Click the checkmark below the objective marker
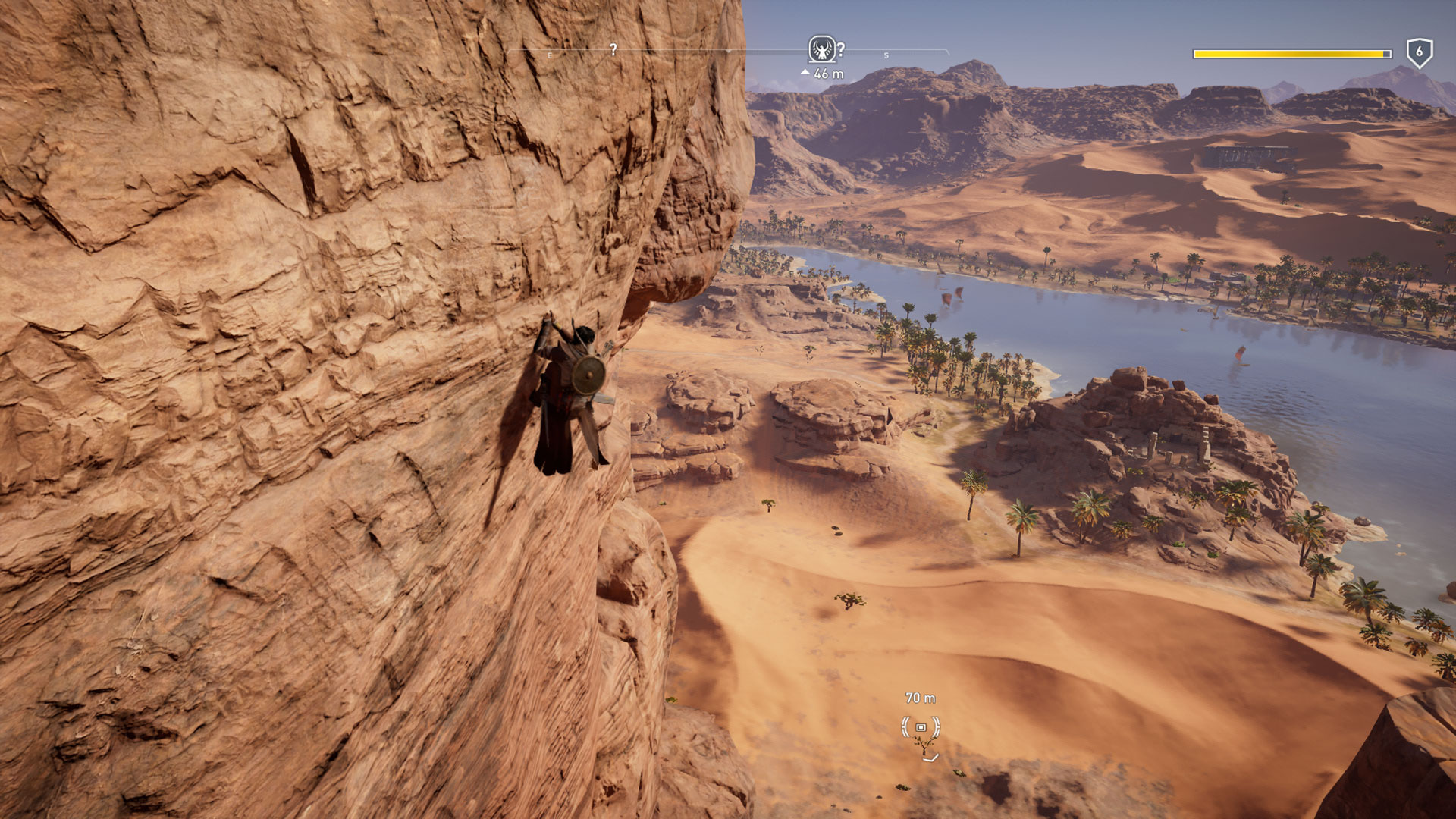 (x=930, y=759)
